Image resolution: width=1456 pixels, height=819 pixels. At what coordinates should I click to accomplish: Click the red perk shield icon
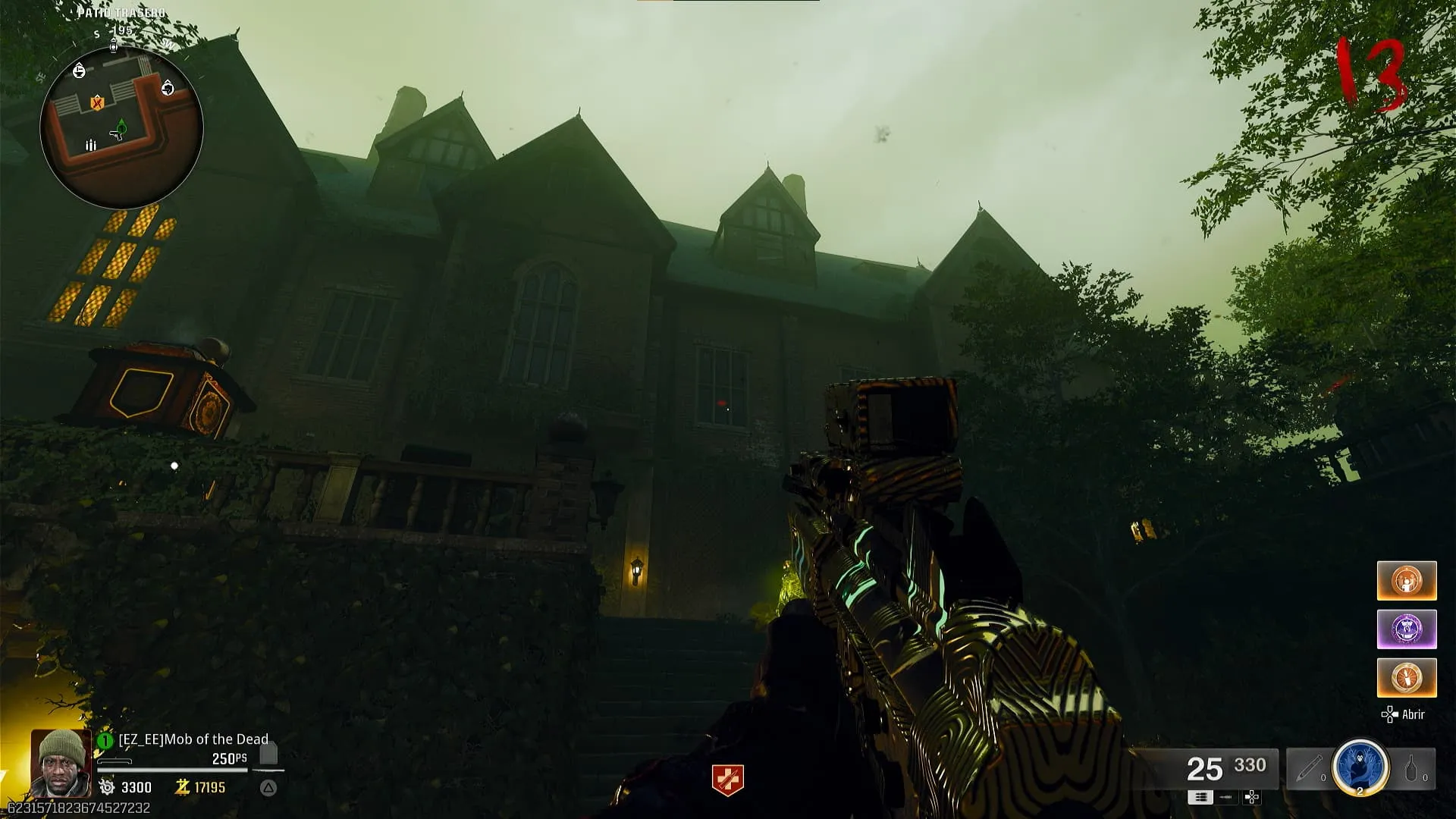click(x=727, y=780)
